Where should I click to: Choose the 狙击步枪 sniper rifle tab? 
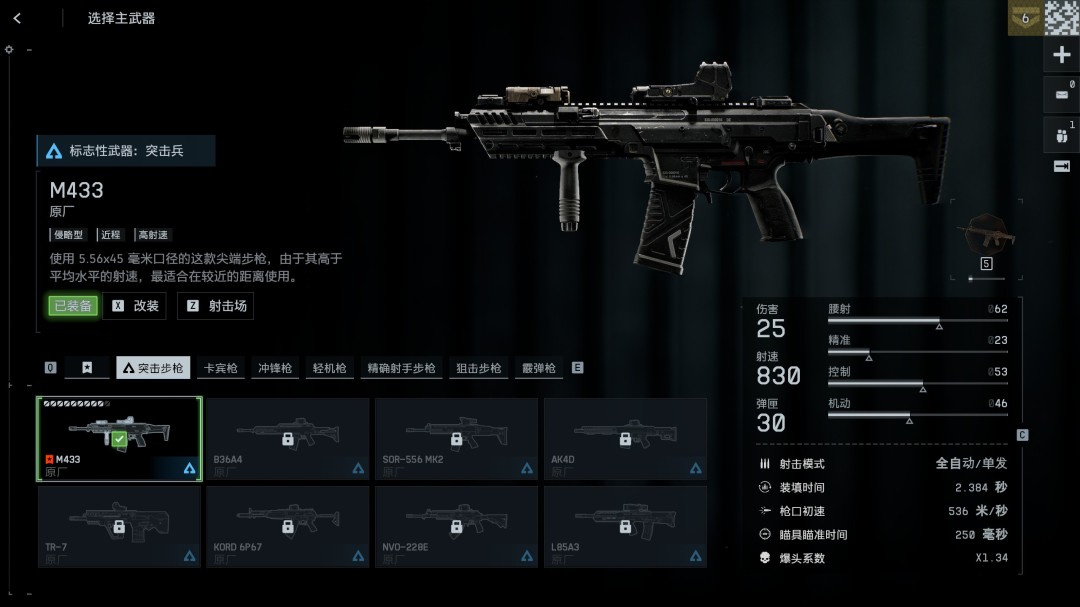click(x=478, y=368)
